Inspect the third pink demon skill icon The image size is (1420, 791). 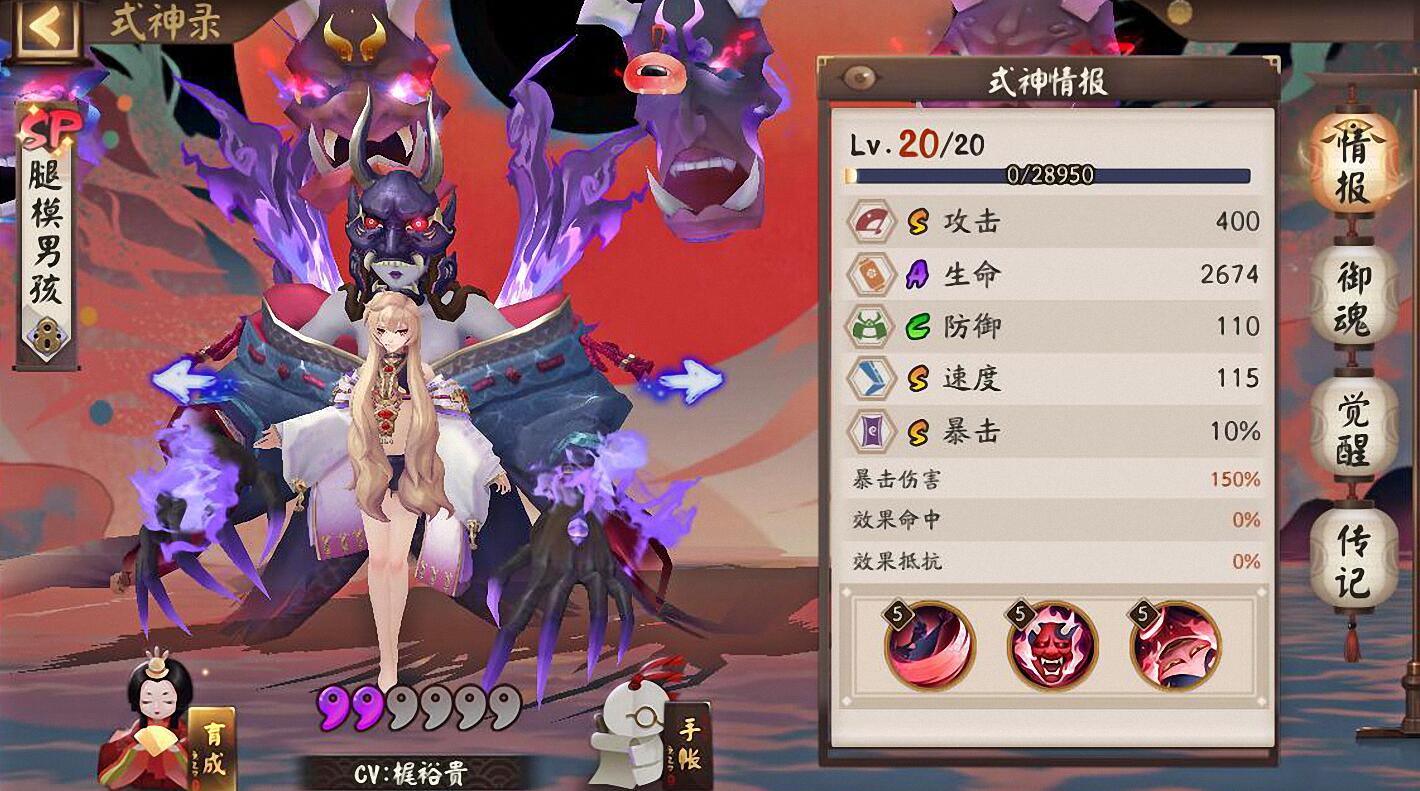click(1175, 646)
